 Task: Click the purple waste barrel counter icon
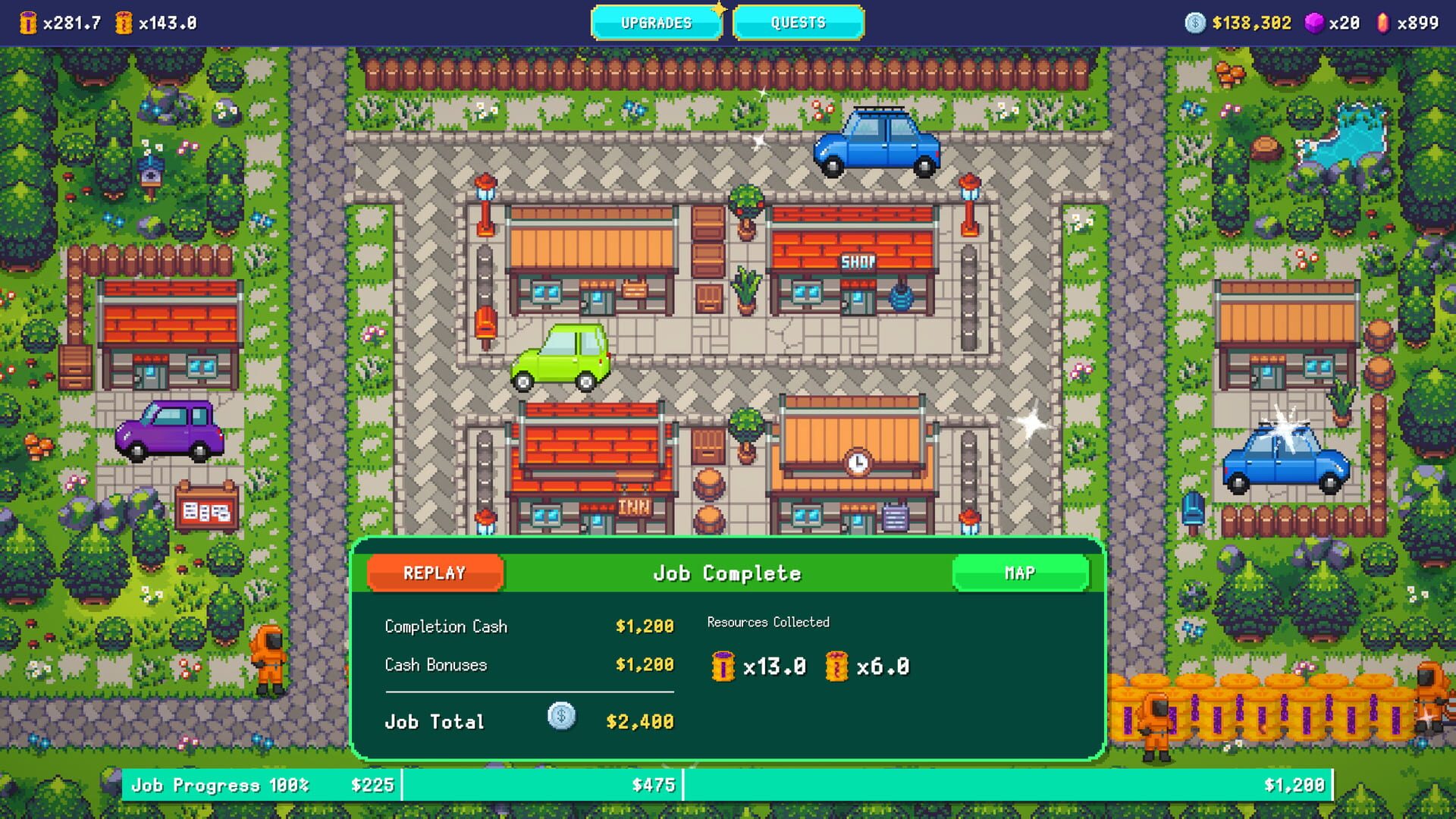[28, 21]
